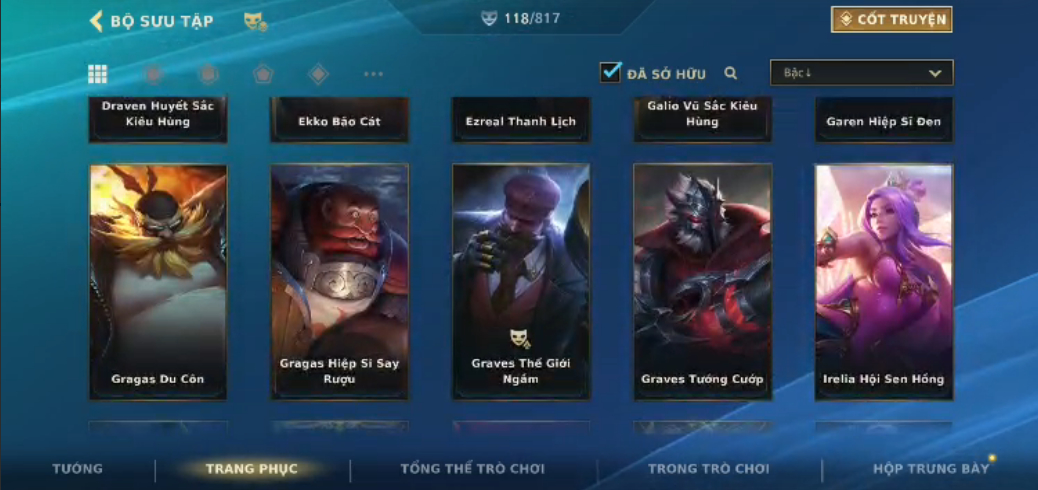Open the Cốt Truyện button
The image size is (1038, 490).
pos(891,19)
